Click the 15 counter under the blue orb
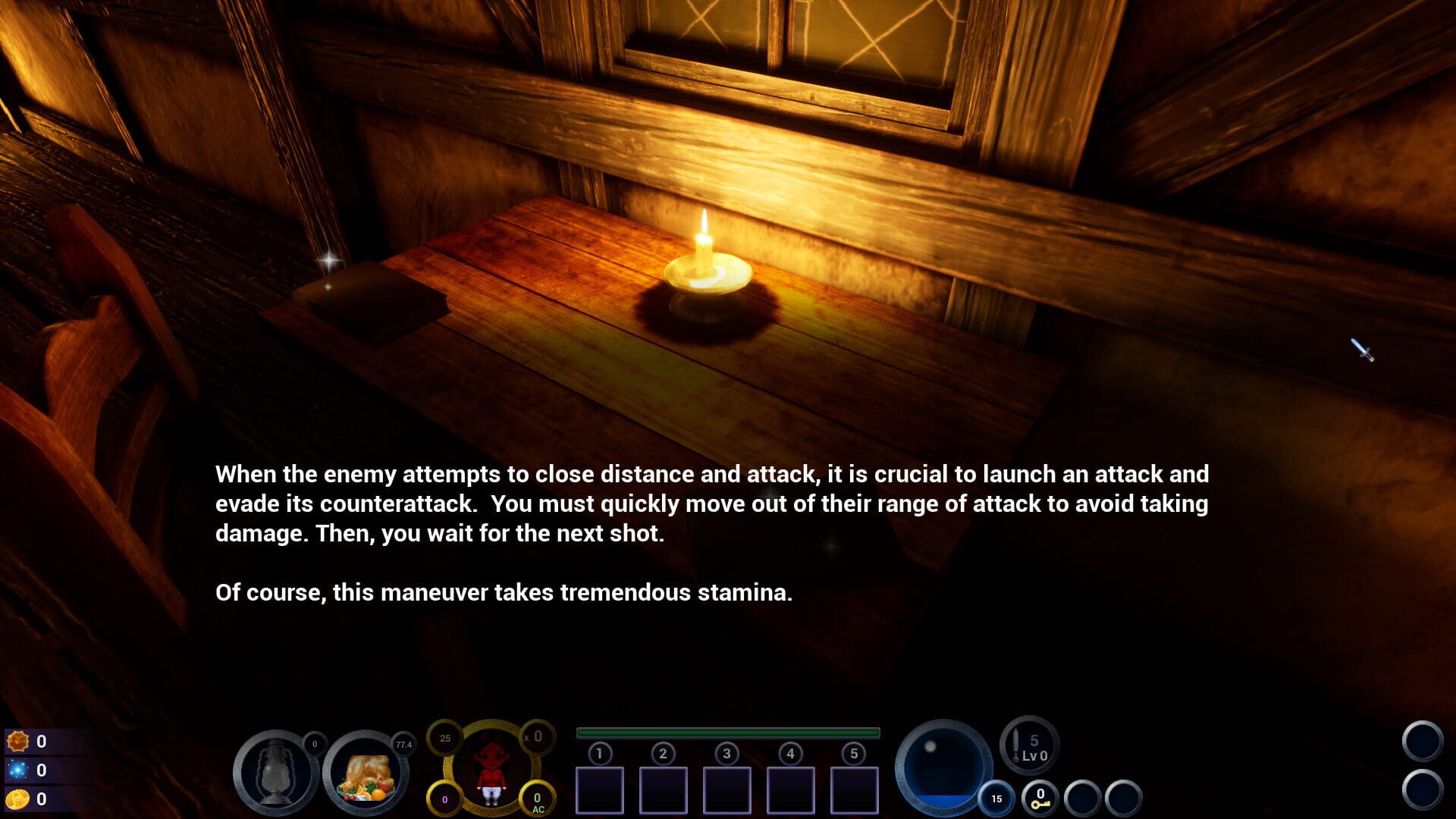 click(997, 799)
